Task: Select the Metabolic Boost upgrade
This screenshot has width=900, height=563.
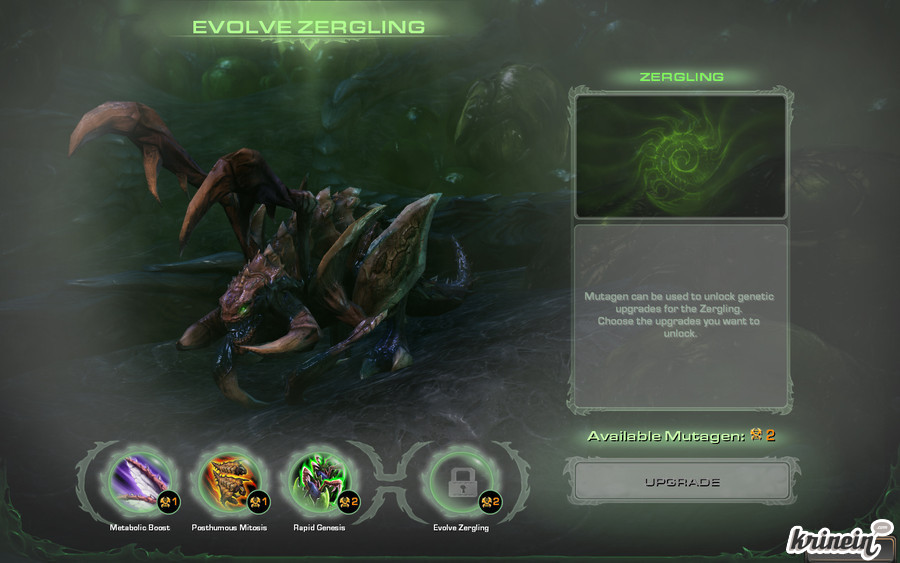Action: [x=139, y=483]
